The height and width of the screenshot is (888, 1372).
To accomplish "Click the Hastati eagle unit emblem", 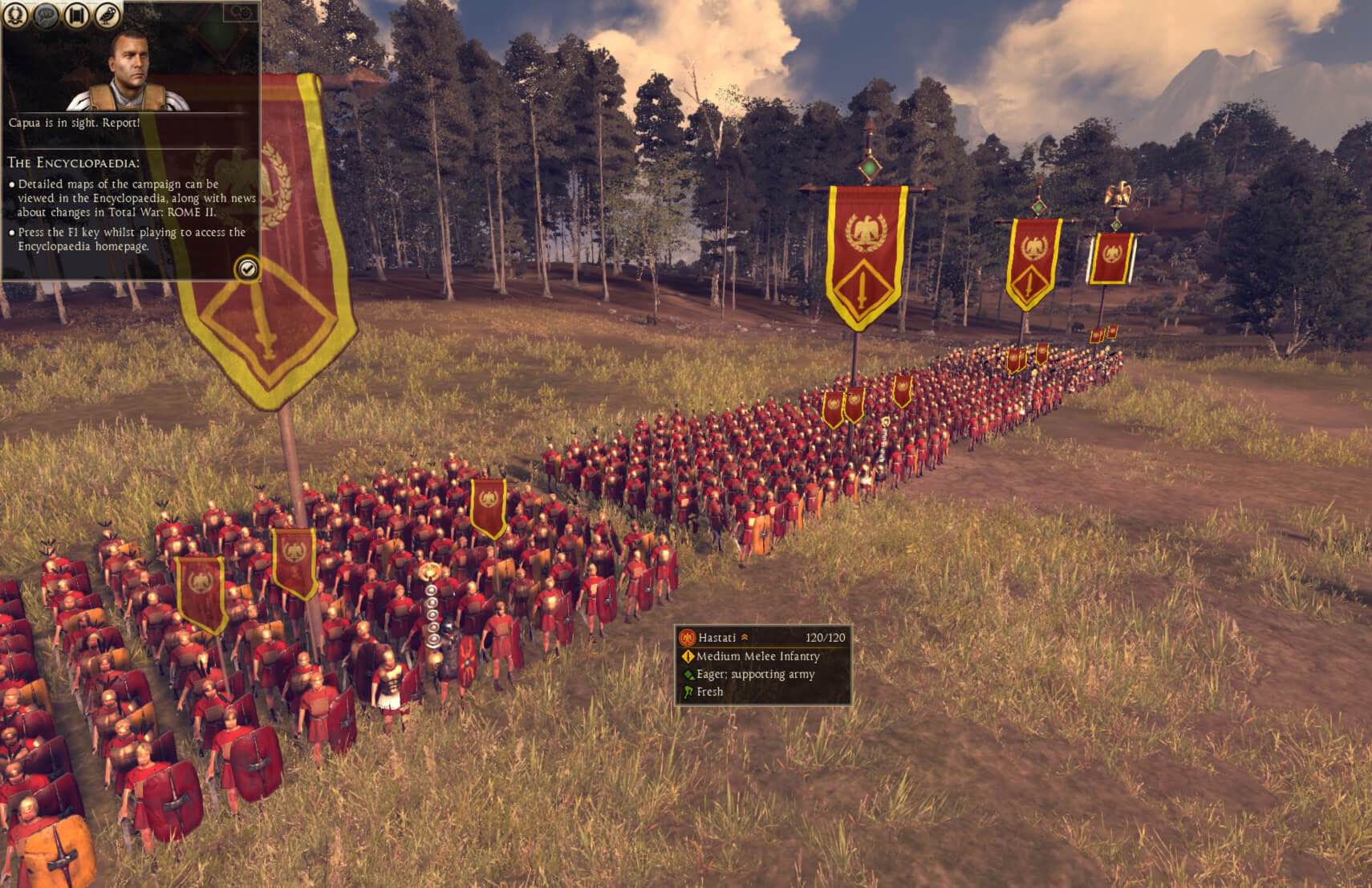I will tap(688, 639).
